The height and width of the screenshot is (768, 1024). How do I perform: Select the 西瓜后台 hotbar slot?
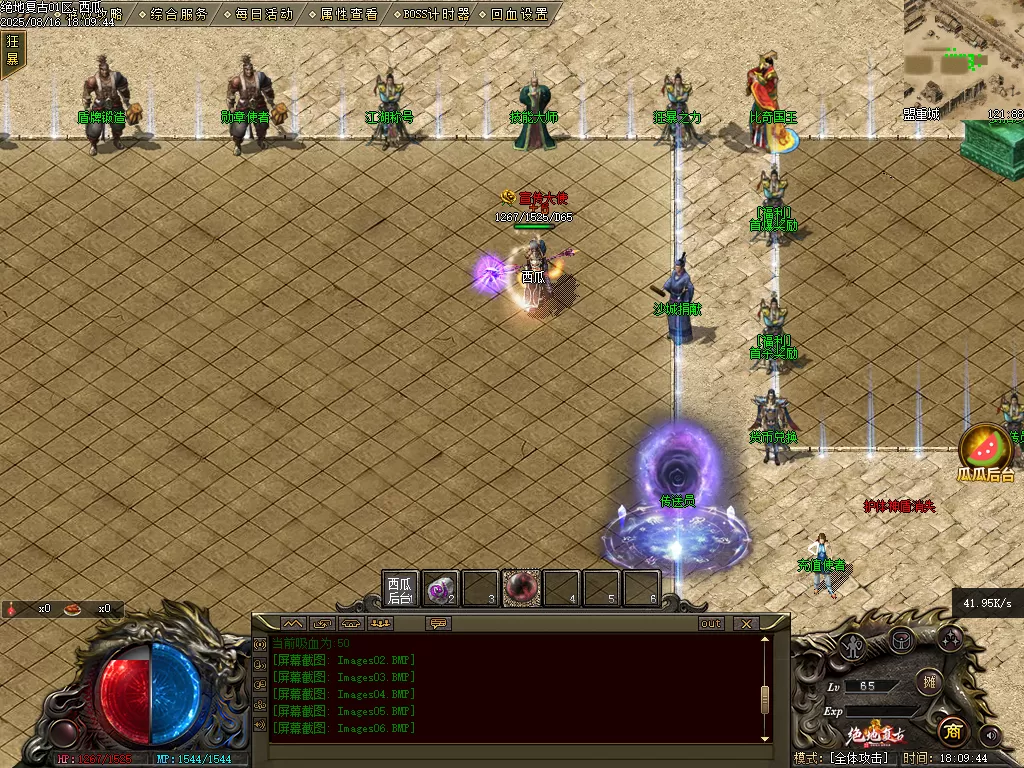[400, 589]
